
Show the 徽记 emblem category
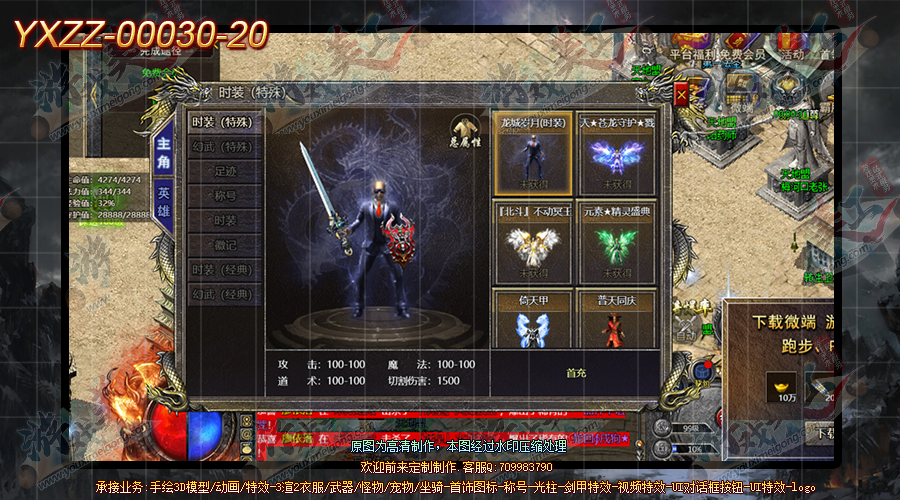point(225,245)
